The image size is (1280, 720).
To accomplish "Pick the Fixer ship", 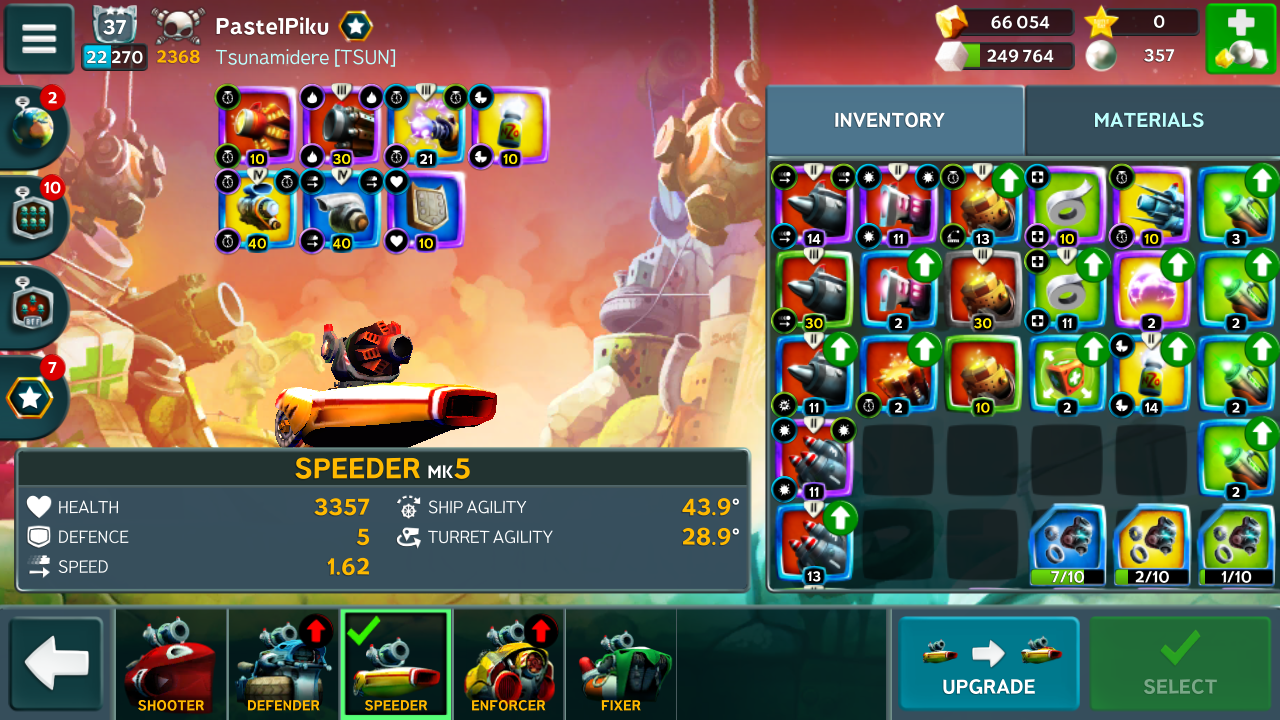I will tap(620, 664).
